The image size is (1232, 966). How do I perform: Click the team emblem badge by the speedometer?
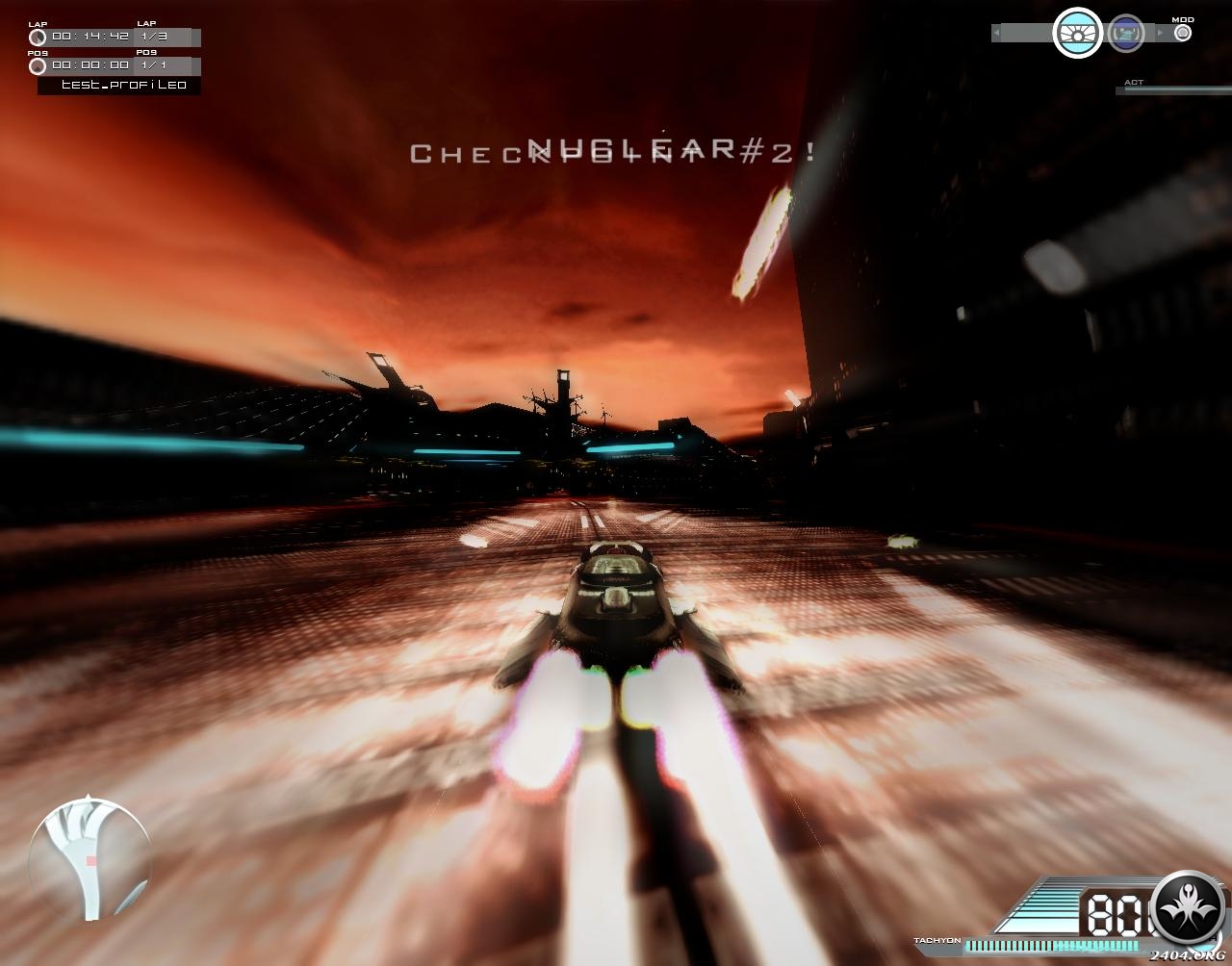pyautogui.click(x=1189, y=909)
